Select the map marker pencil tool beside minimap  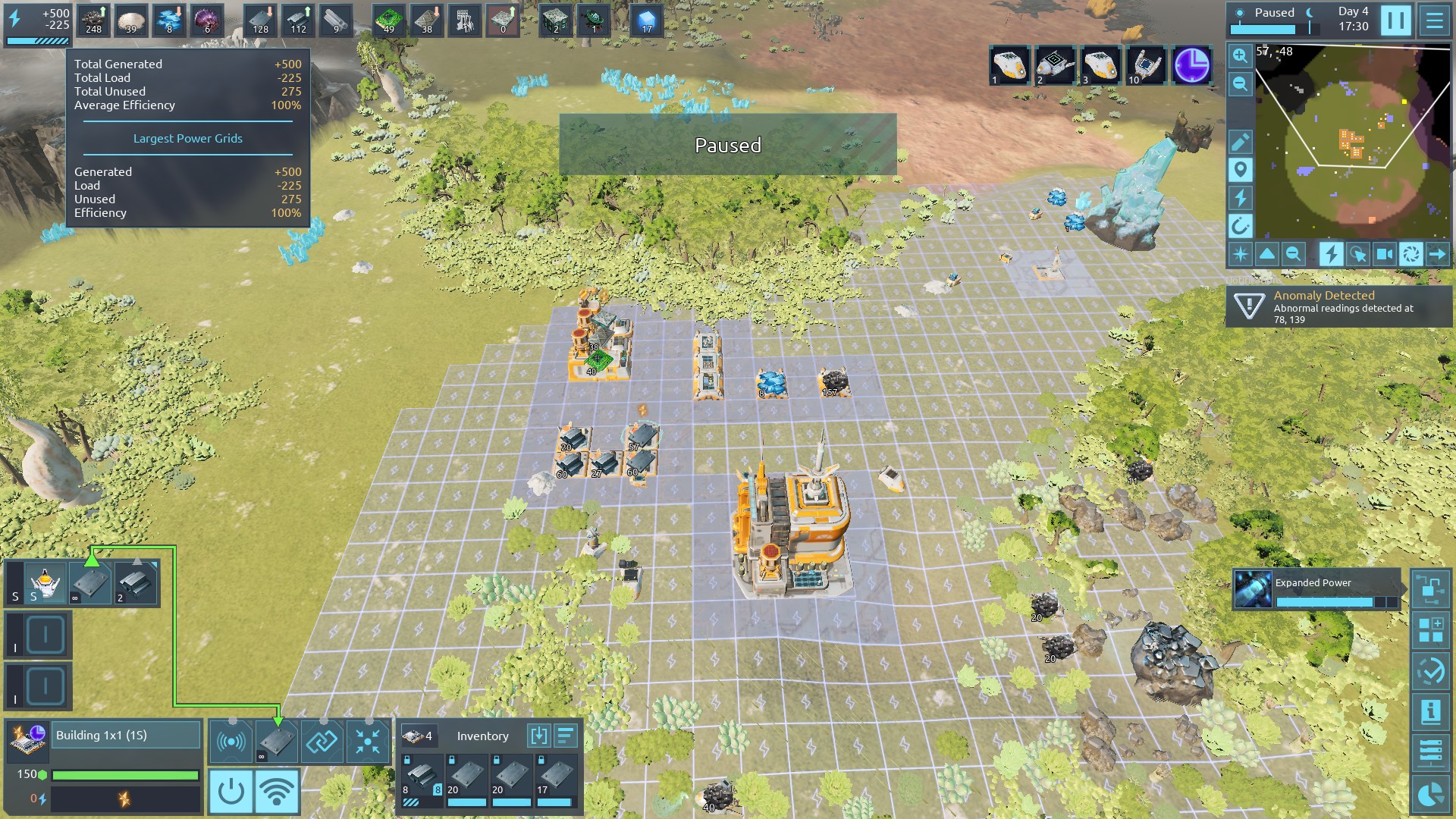click(1241, 140)
